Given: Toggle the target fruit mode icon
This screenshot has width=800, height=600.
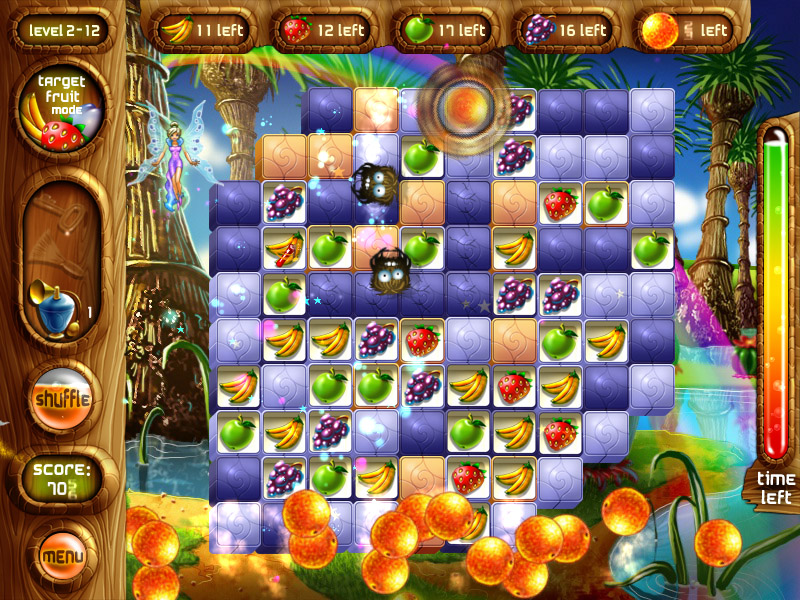Looking at the screenshot, I should (x=62, y=114).
